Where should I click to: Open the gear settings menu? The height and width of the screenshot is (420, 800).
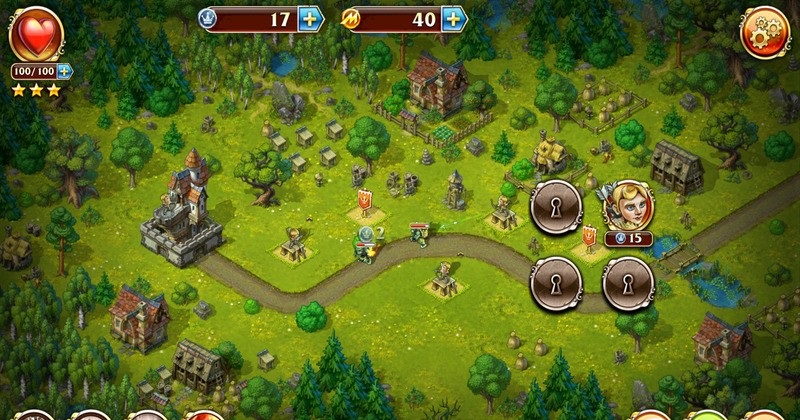[x=765, y=31]
